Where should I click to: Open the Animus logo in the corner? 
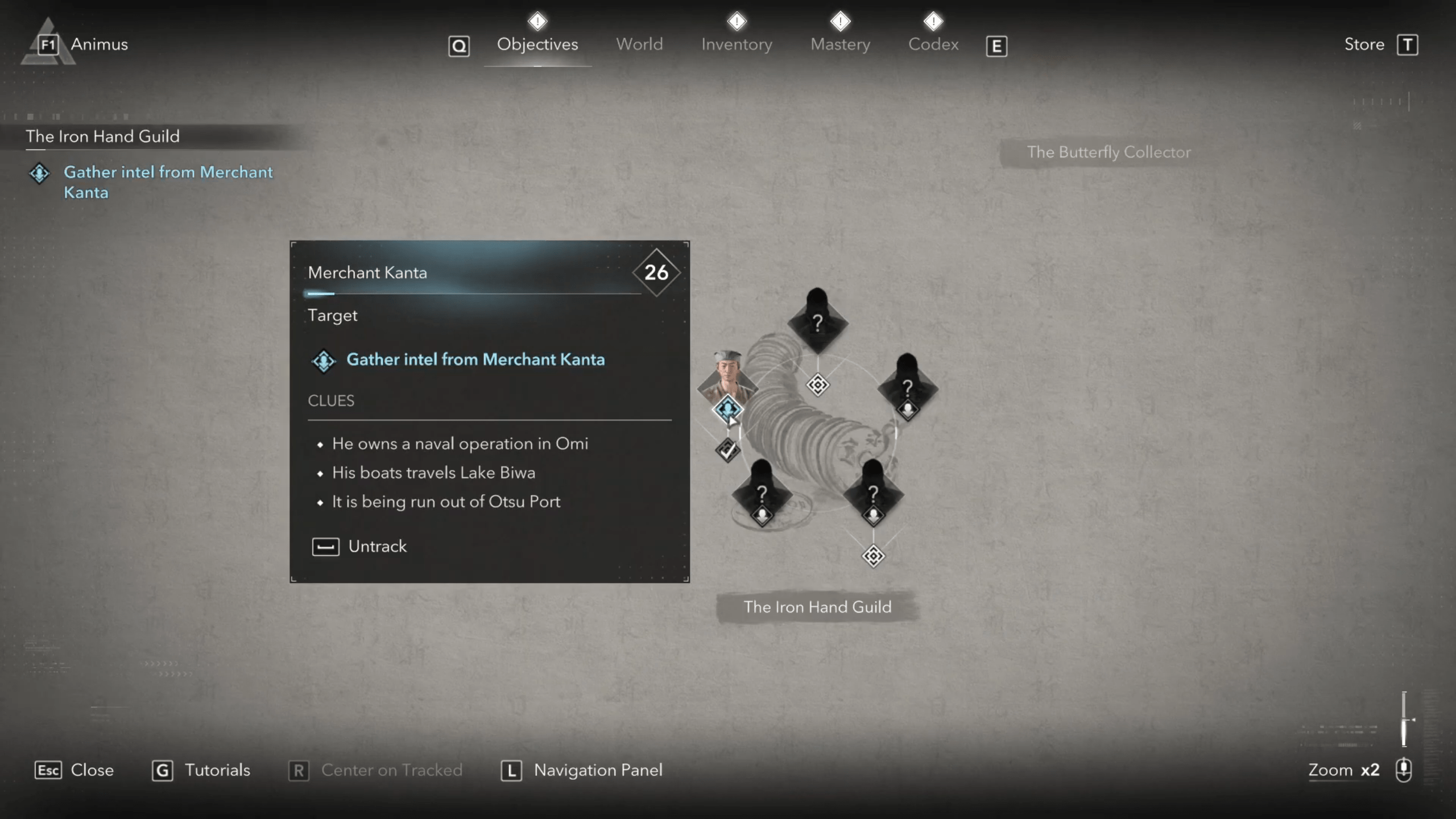point(48,44)
